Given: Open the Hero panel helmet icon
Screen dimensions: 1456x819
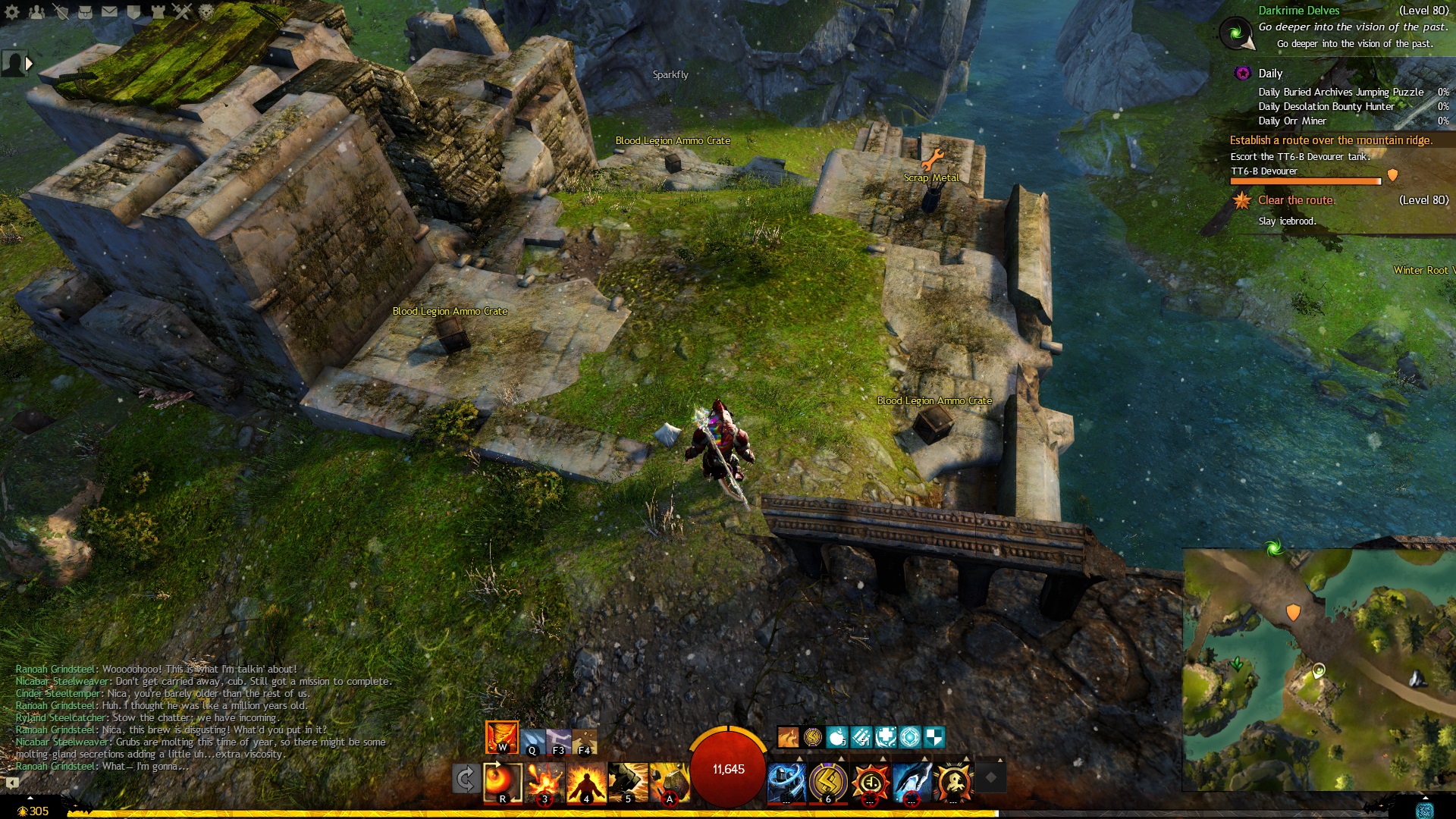Looking at the screenshot, I should pyautogui.click(x=61, y=11).
